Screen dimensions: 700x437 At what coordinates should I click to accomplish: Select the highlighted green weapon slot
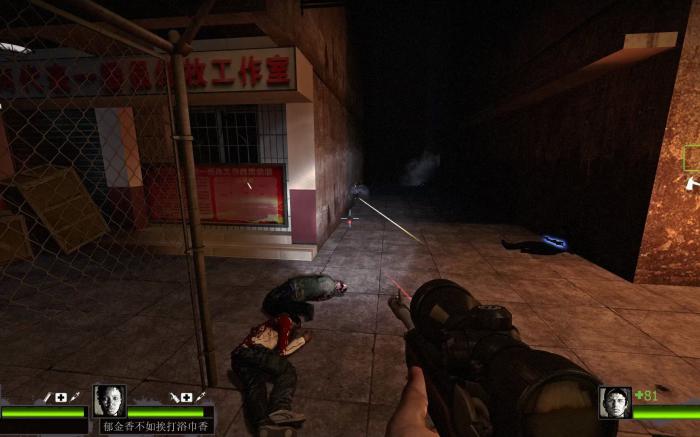(x=692, y=157)
